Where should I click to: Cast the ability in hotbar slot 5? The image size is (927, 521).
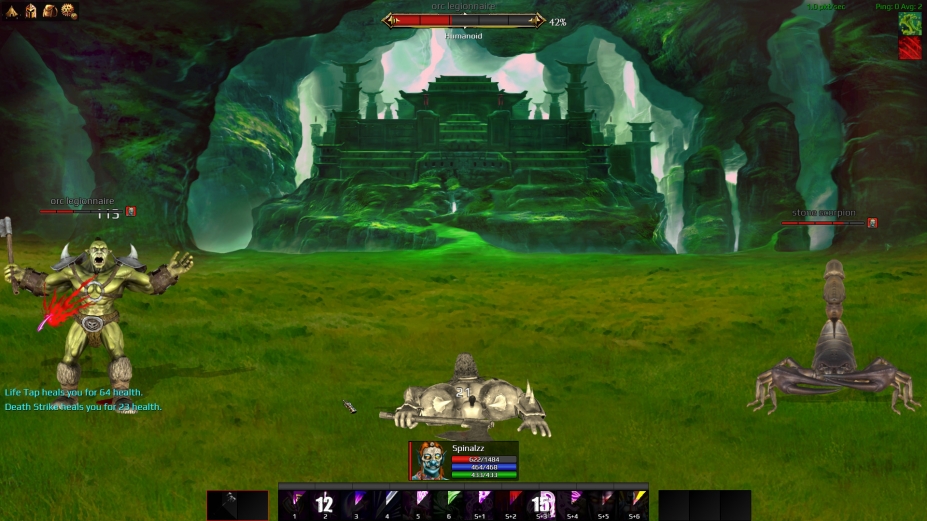pos(418,503)
